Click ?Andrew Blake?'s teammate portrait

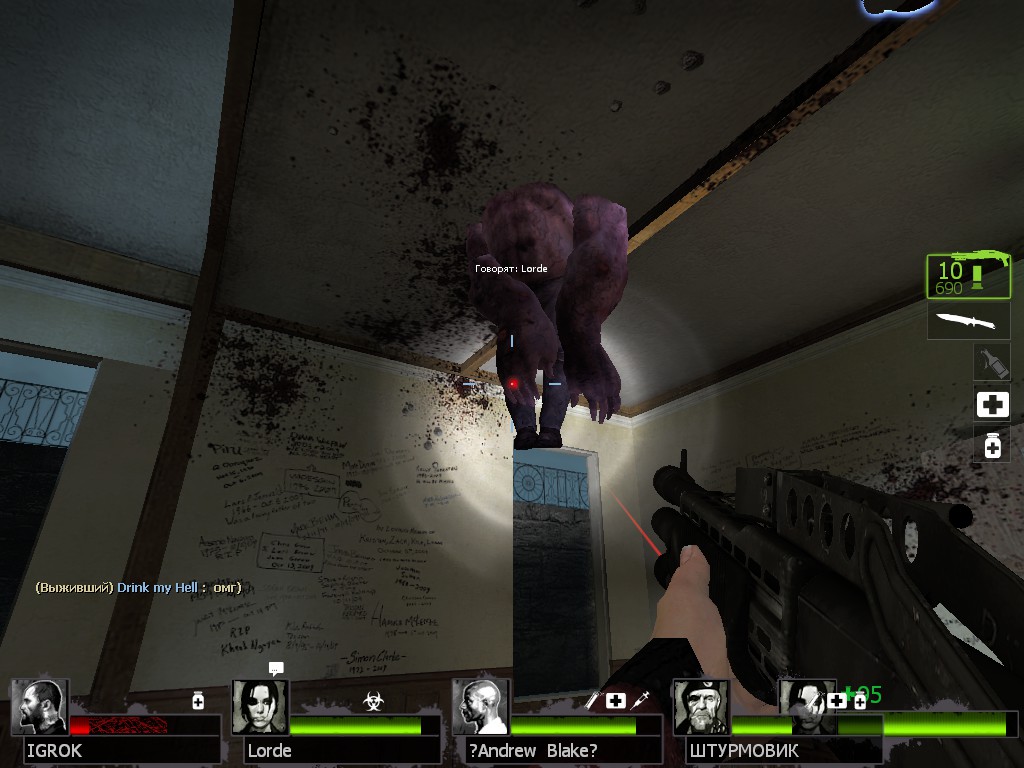(480, 707)
